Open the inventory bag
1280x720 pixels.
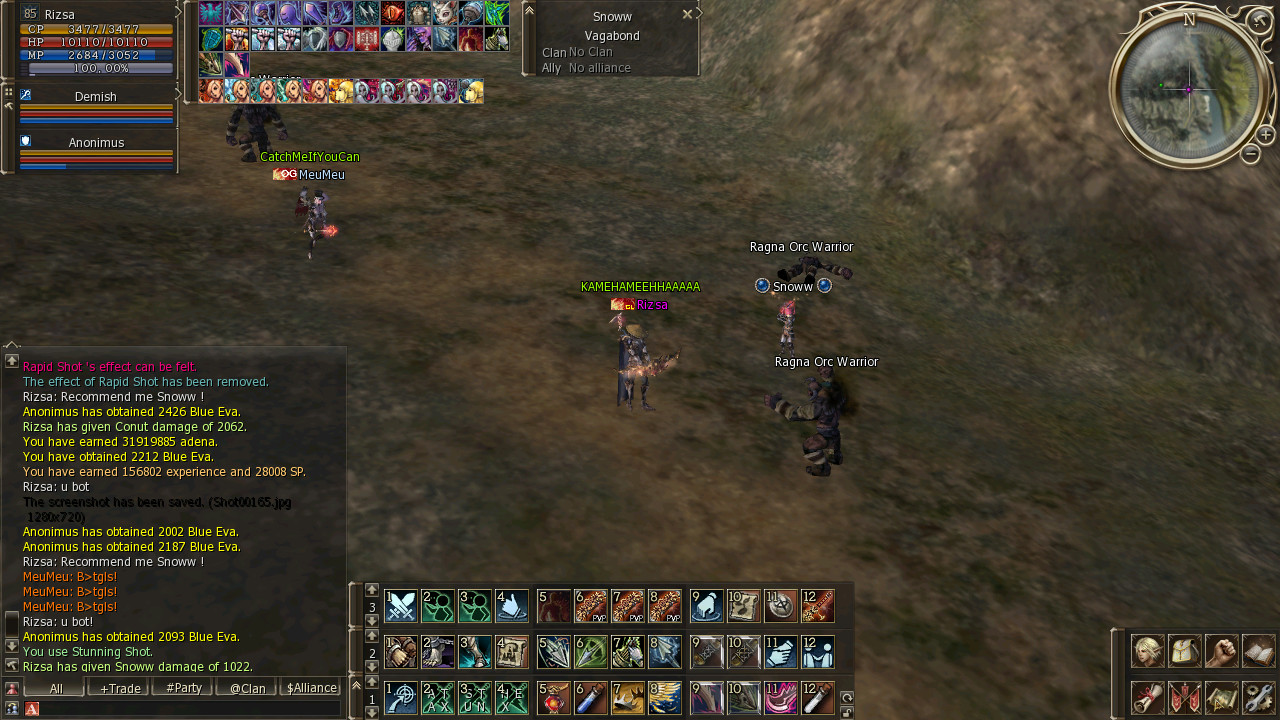(1184, 651)
